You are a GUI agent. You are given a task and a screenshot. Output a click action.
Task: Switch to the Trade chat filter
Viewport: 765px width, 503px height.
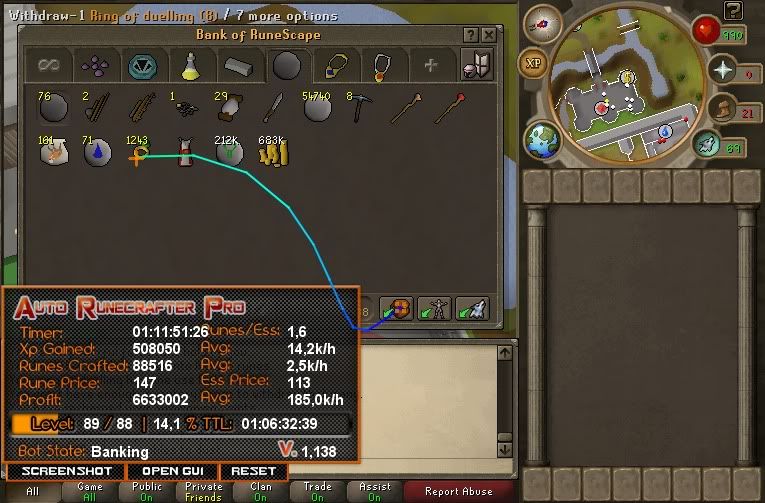pyautogui.click(x=318, y=492)
